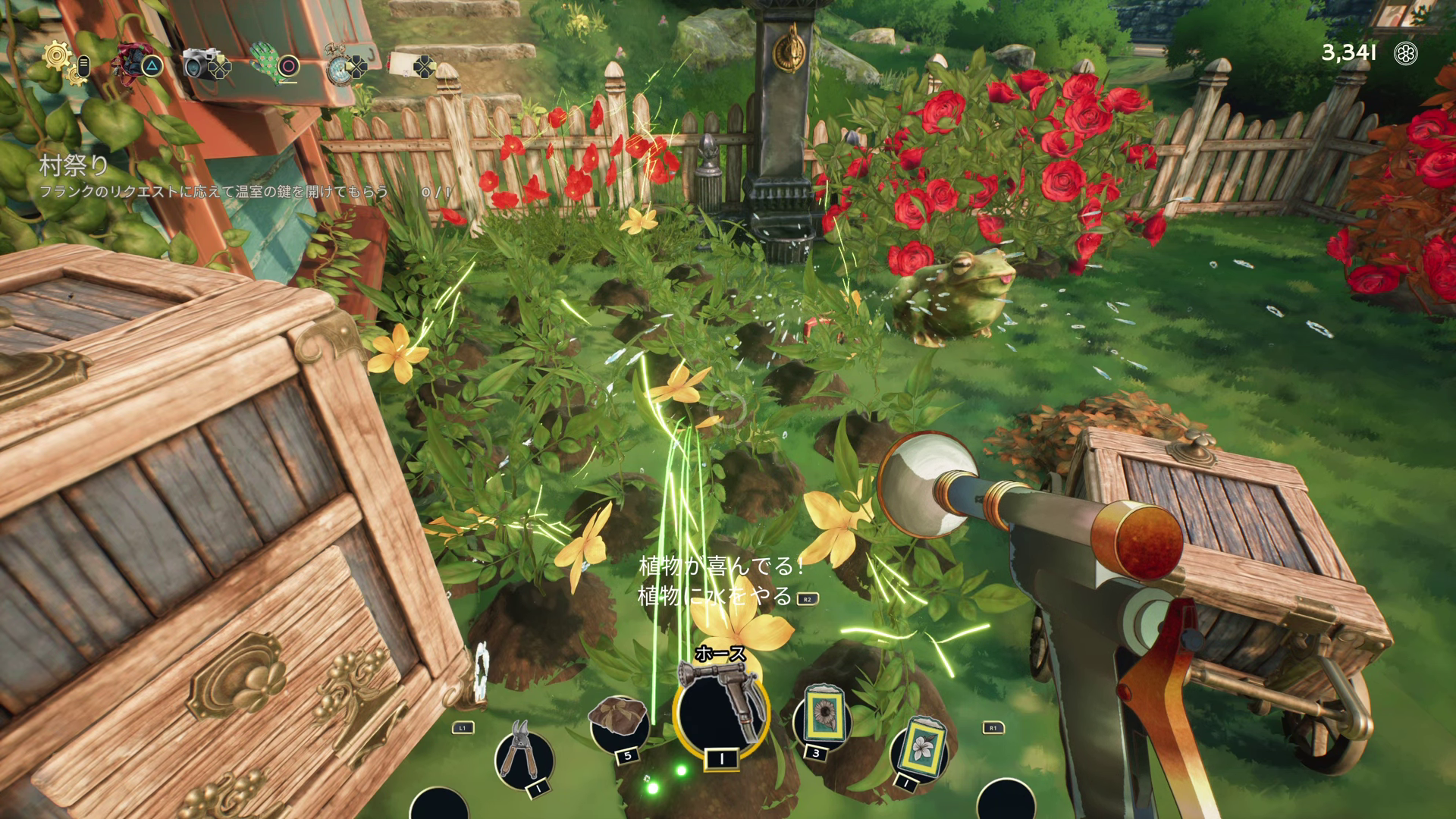The image size is (1456, 819).
Task: Select the pruning shears slot
Action: click(x=523, y=755)
